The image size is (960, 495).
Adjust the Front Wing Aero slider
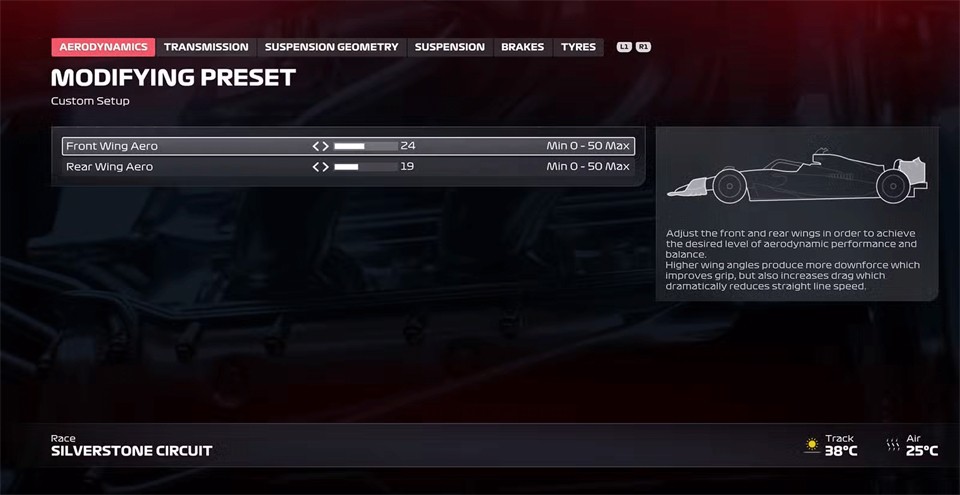point(365,146)
